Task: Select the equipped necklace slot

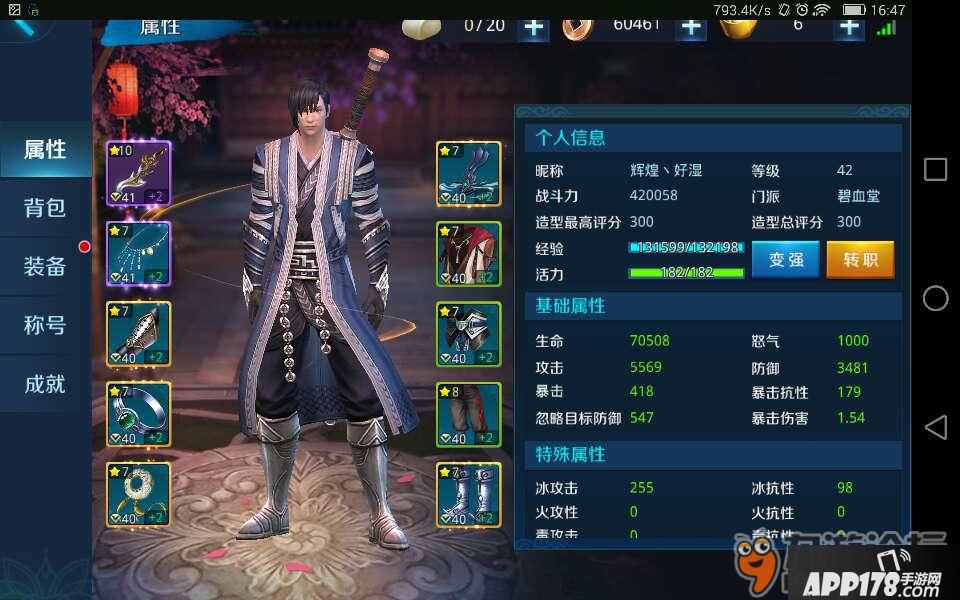Action: (138, 254)
